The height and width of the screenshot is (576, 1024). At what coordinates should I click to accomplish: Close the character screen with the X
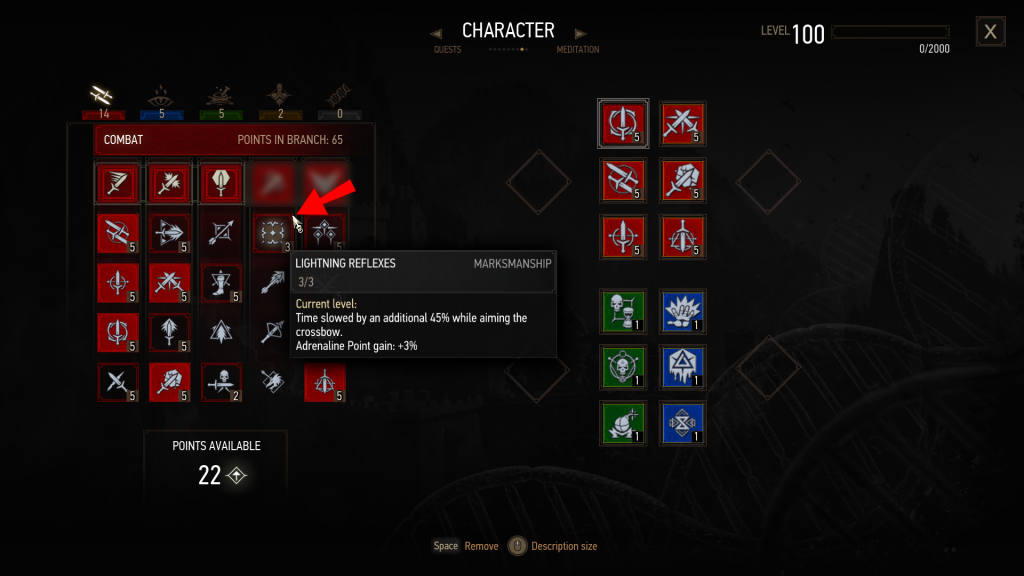(990, 32)
